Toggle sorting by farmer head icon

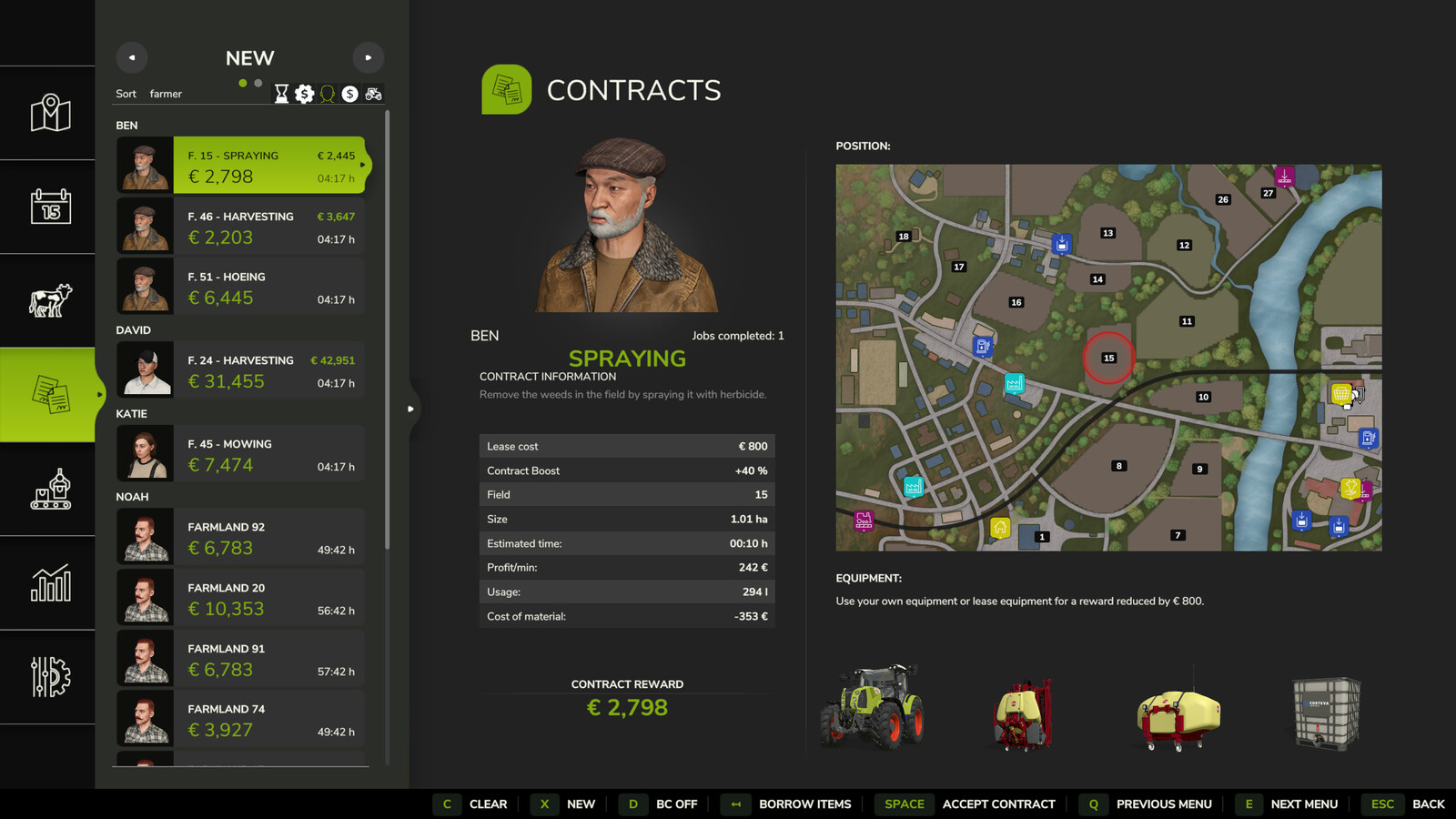click(x=328, y=94)
